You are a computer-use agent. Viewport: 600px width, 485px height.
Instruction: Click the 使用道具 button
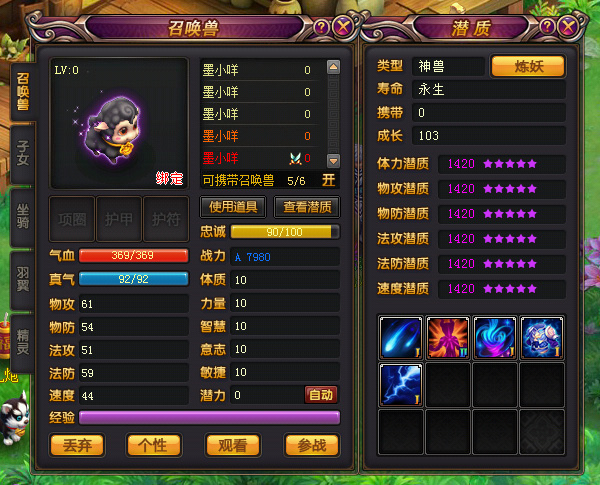point(232,208)
